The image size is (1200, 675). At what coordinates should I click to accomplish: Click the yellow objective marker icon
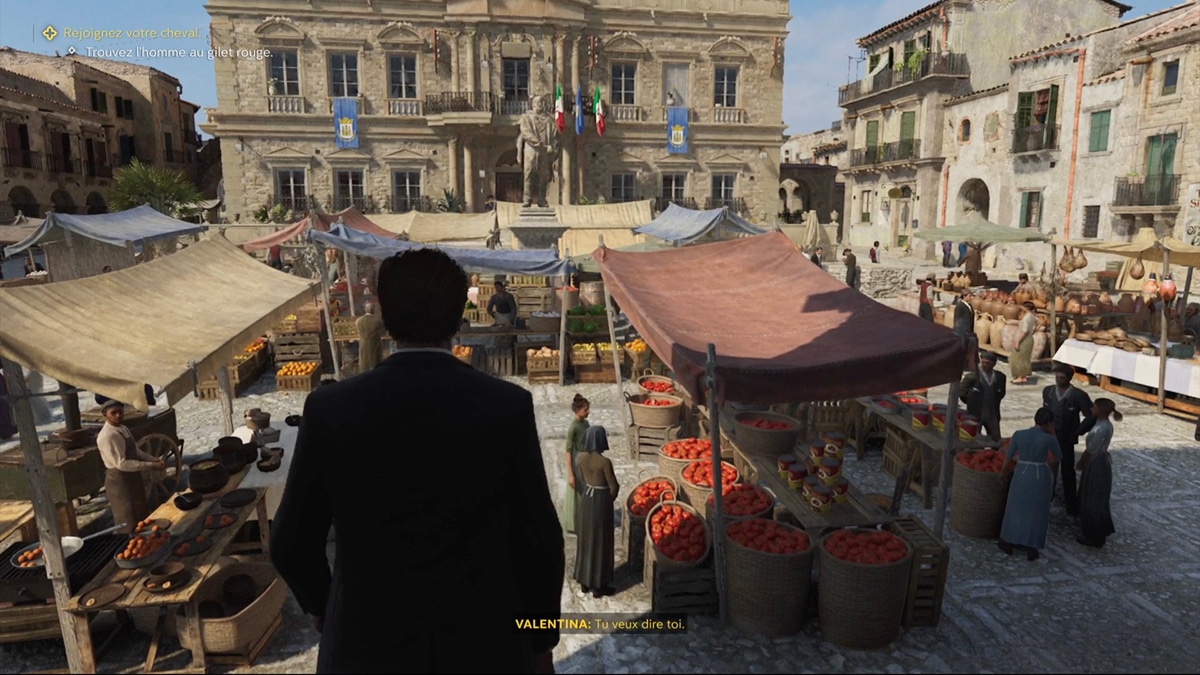[49, 33]
